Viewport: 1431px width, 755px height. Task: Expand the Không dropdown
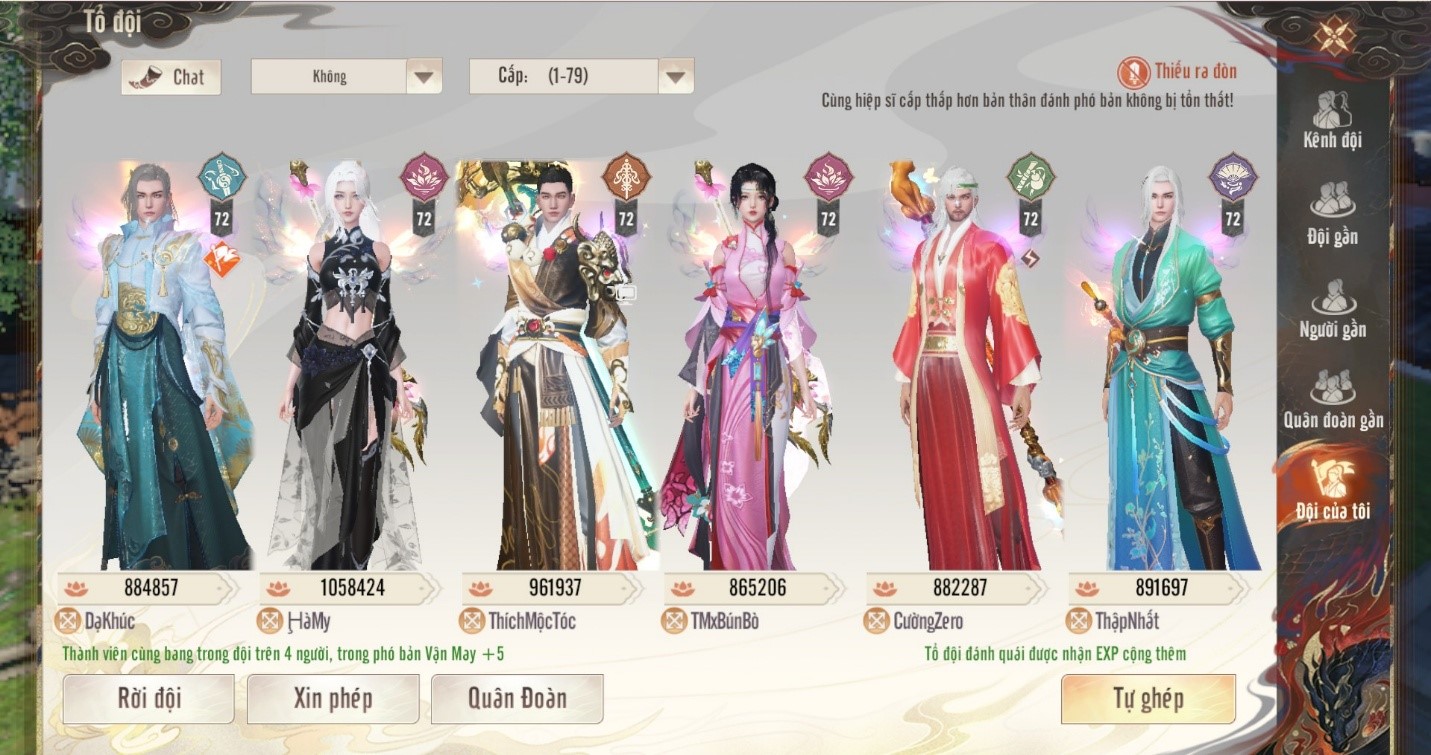coord(423,77)
